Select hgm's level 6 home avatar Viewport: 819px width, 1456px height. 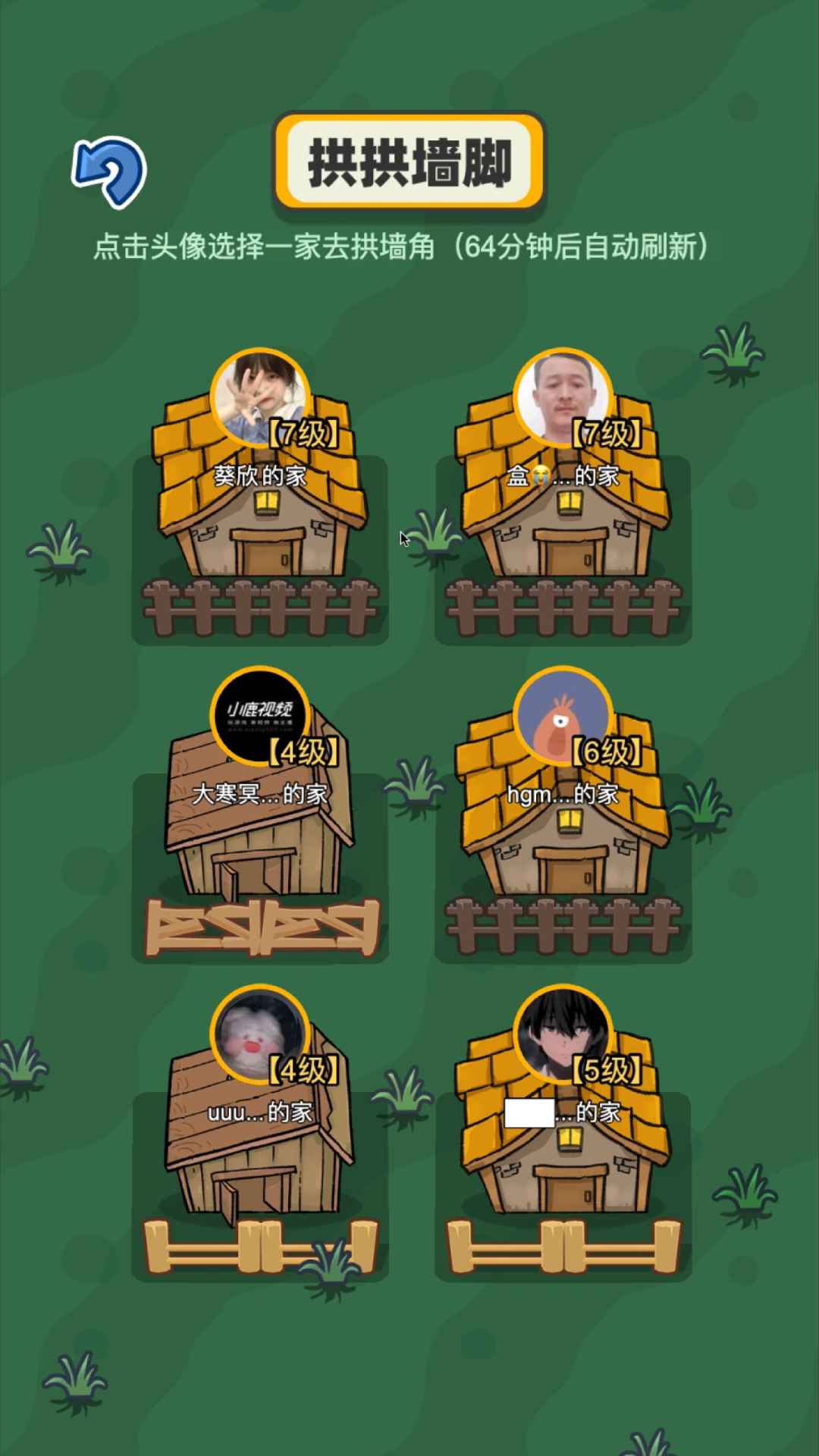562,717
